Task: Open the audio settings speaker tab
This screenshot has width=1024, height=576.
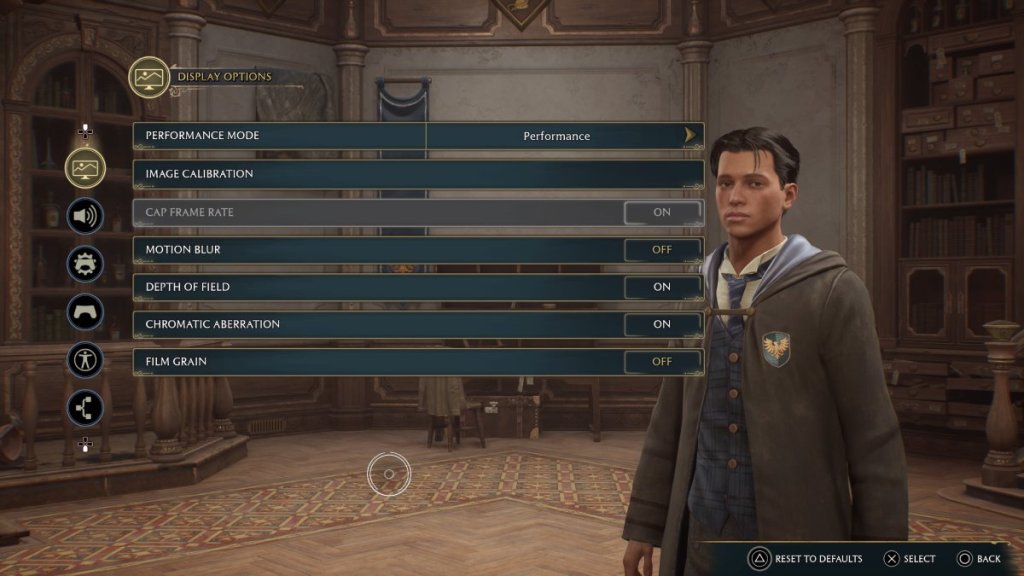Action: pos(86,215)
